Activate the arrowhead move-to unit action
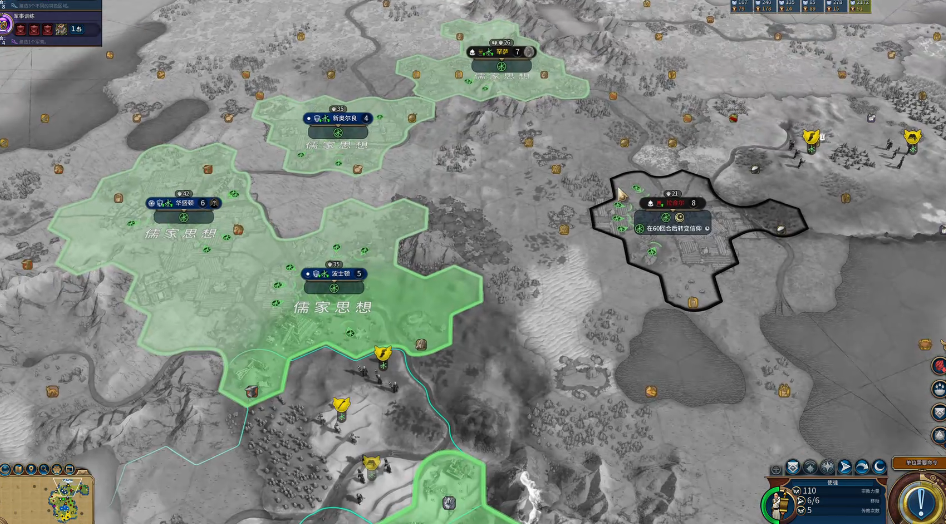This screenshot has width=946, height=524. click(x=844, y=466)
